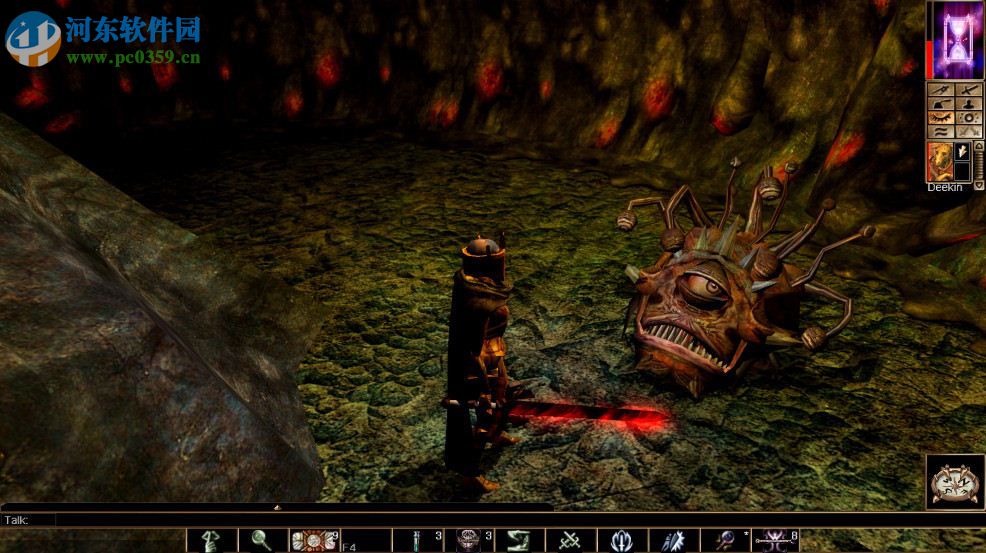This screenshot has width=986, height=553.
Task: Use the magnifying glass quickbar slot
Action: pyautogui.click(x=261, y=540)
